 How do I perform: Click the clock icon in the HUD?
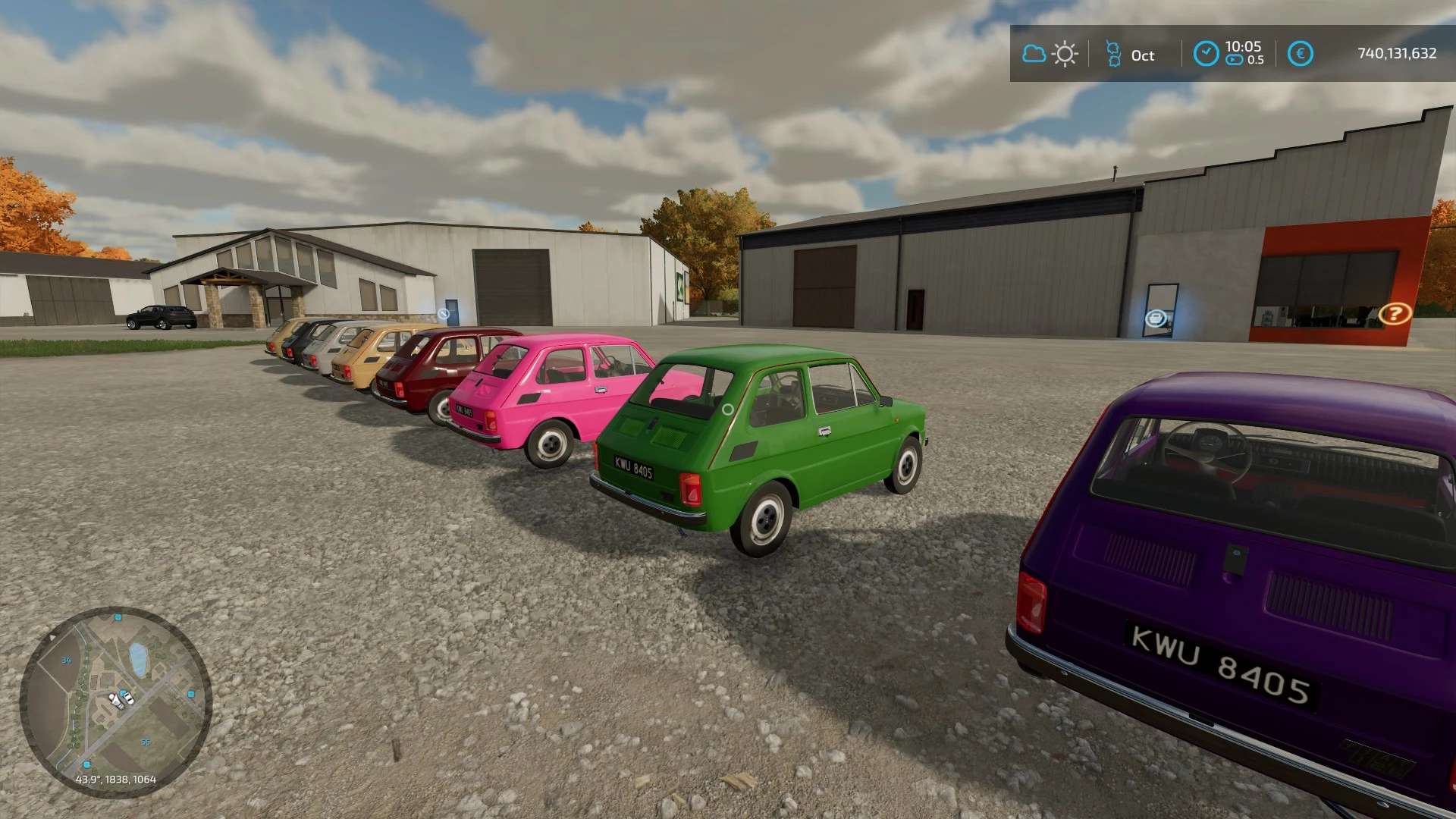pyautogui.click(x=1206, y=54)
